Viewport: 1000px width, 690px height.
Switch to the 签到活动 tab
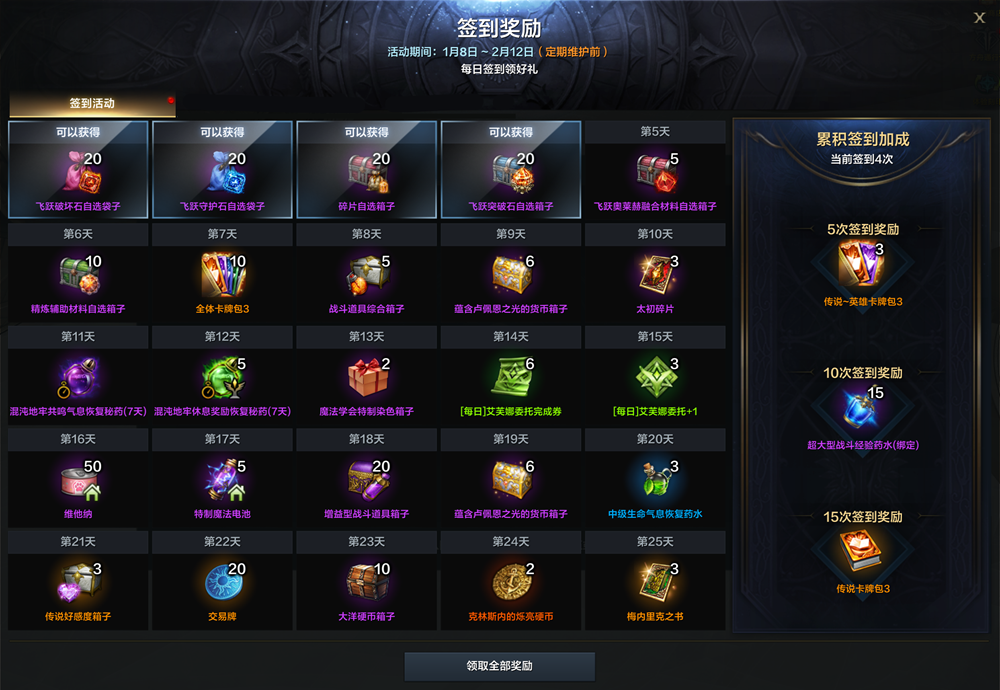pyautogui.click(x=92, y=103)
